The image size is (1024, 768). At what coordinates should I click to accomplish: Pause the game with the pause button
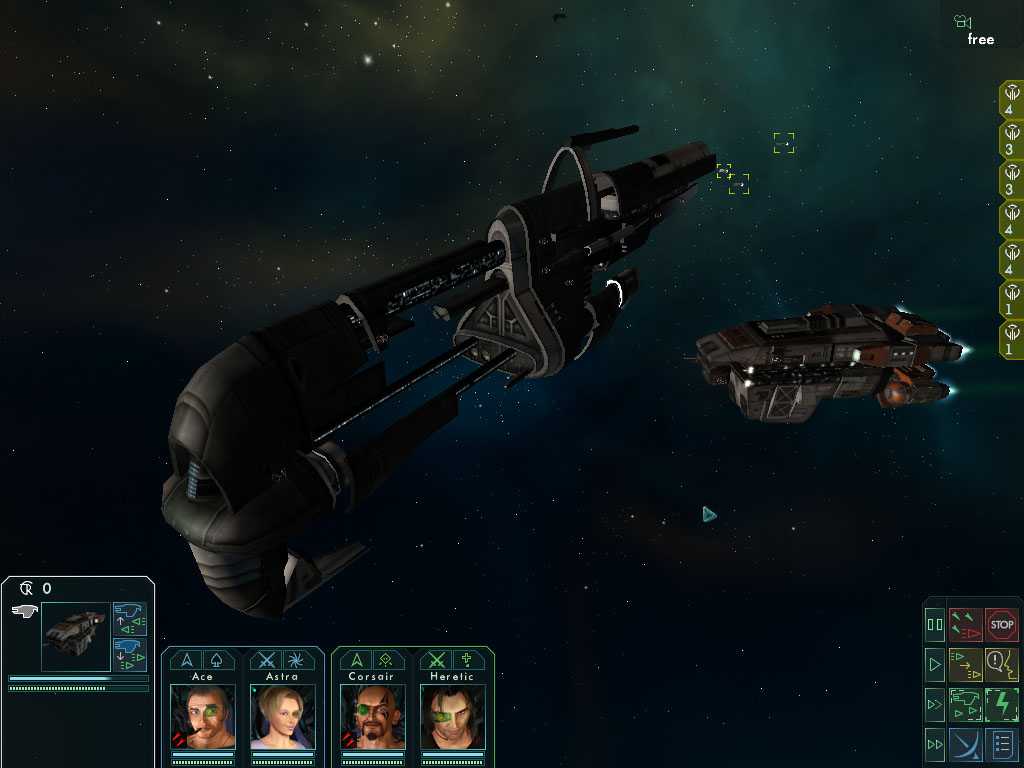(936, 625)
